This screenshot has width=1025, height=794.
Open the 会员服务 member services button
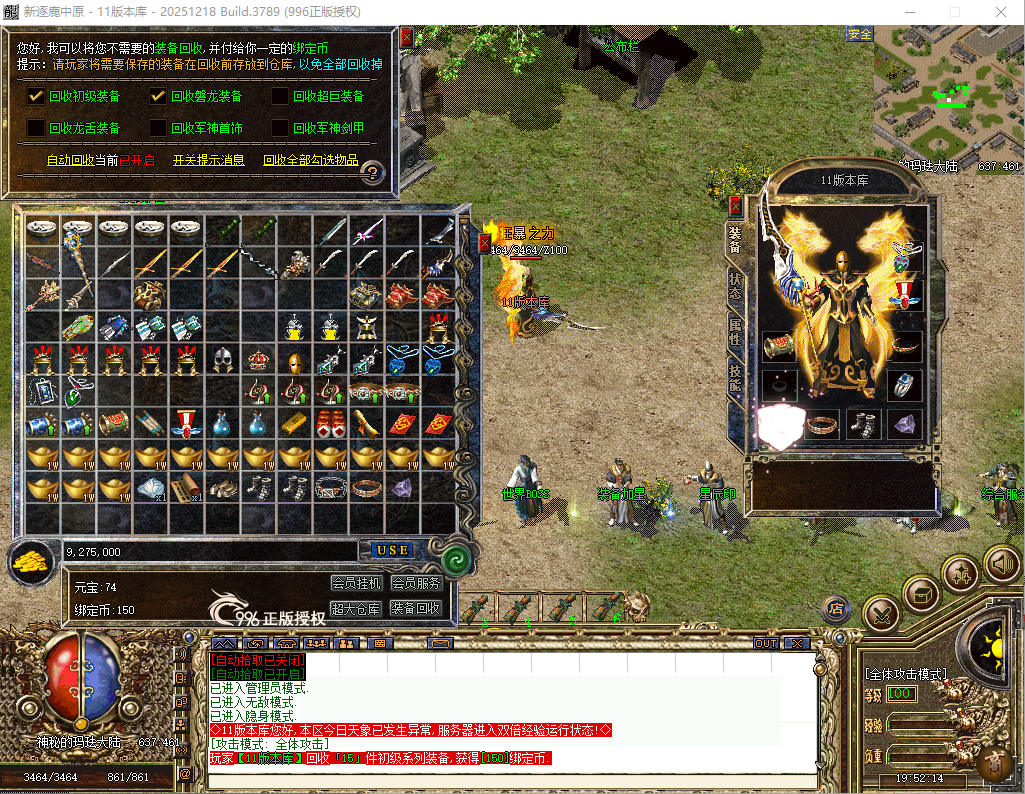click(x=415, y=583)
